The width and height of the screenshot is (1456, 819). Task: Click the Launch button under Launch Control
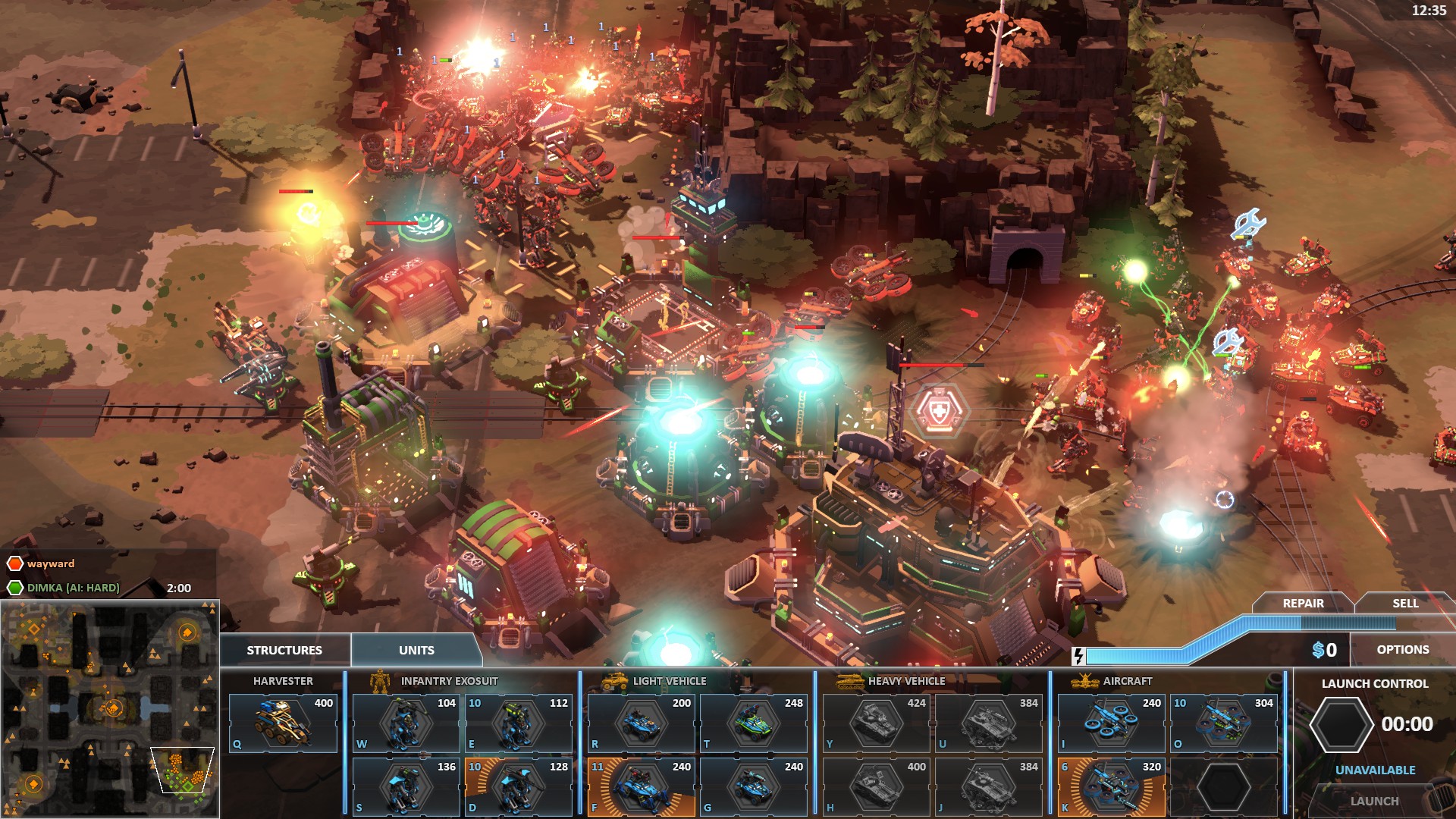(1374, 801)
